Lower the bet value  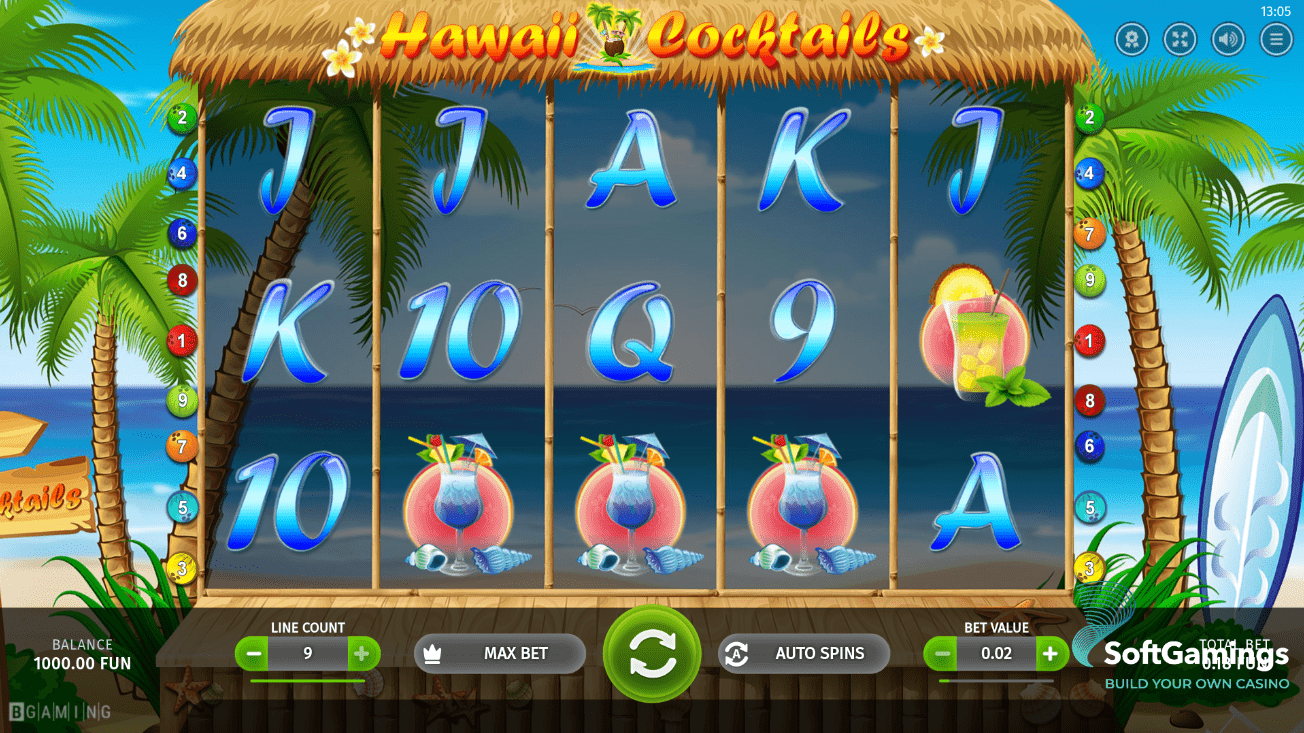(940, 654)
